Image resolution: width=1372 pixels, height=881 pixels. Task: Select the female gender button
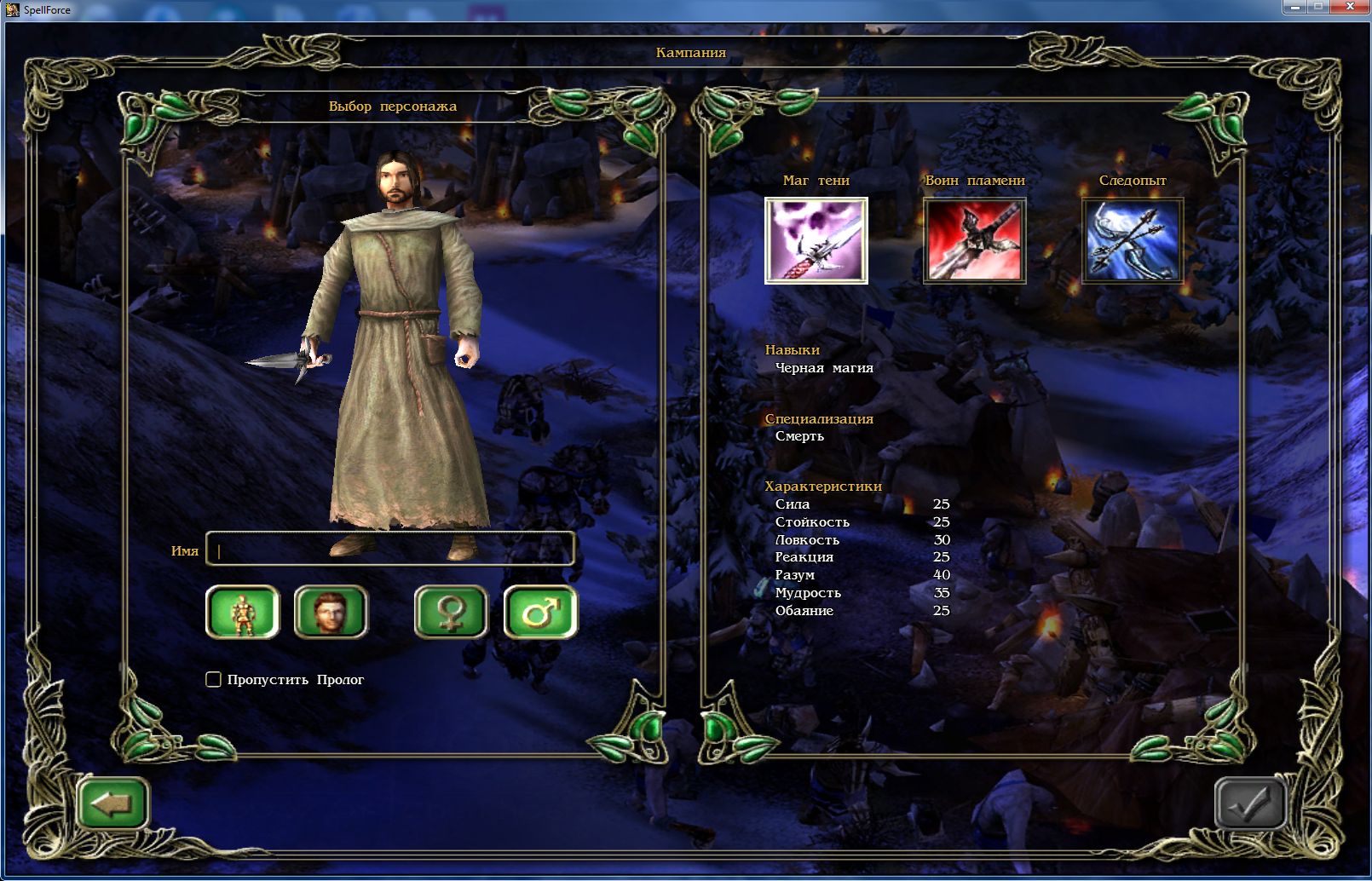(451, 612)
